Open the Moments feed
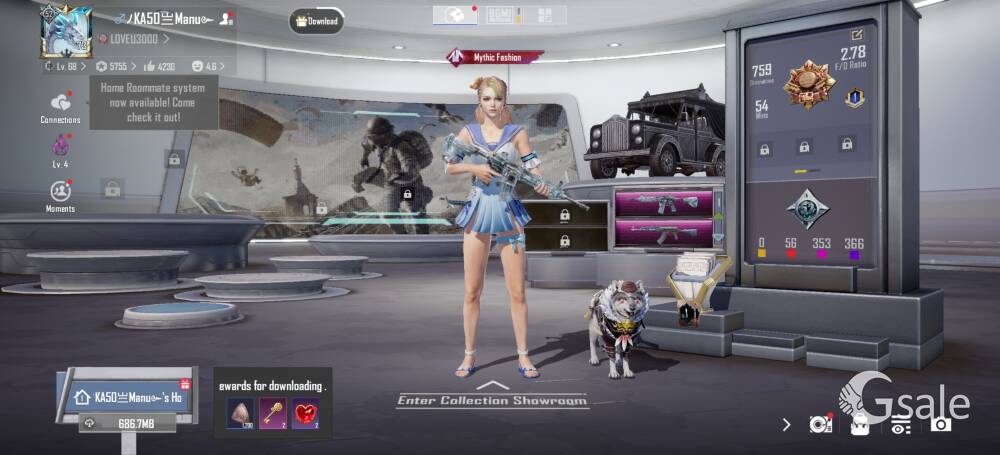The image size is (1000, 455). [60, 194]
